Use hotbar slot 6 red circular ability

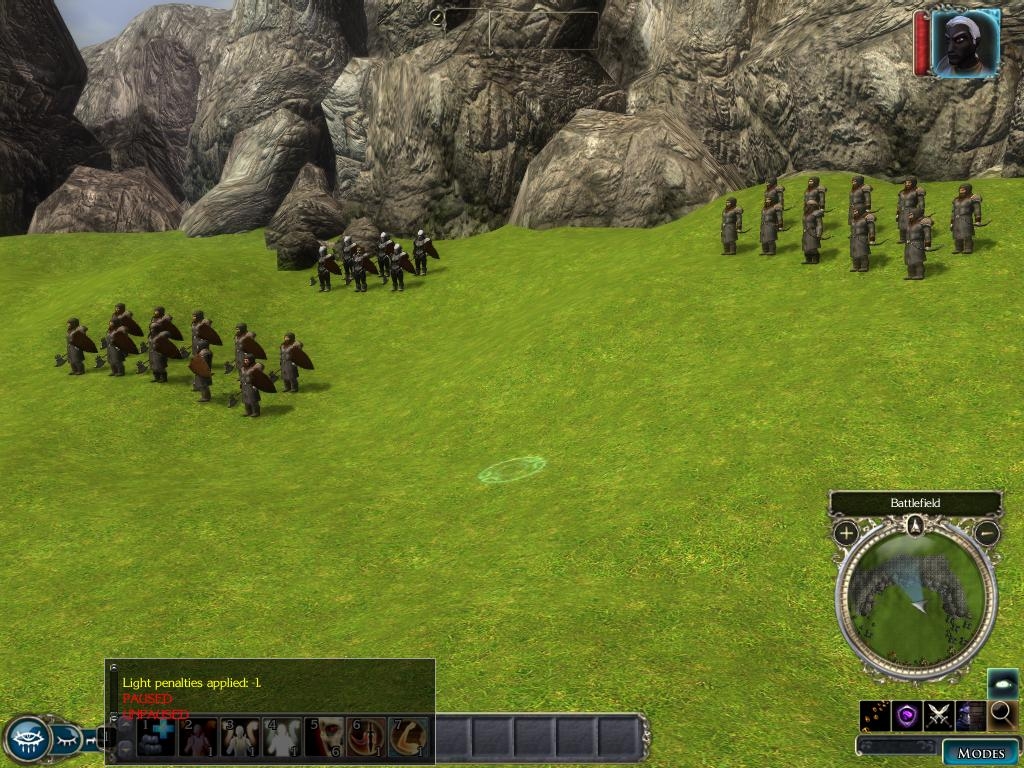(x=366, y=737)
